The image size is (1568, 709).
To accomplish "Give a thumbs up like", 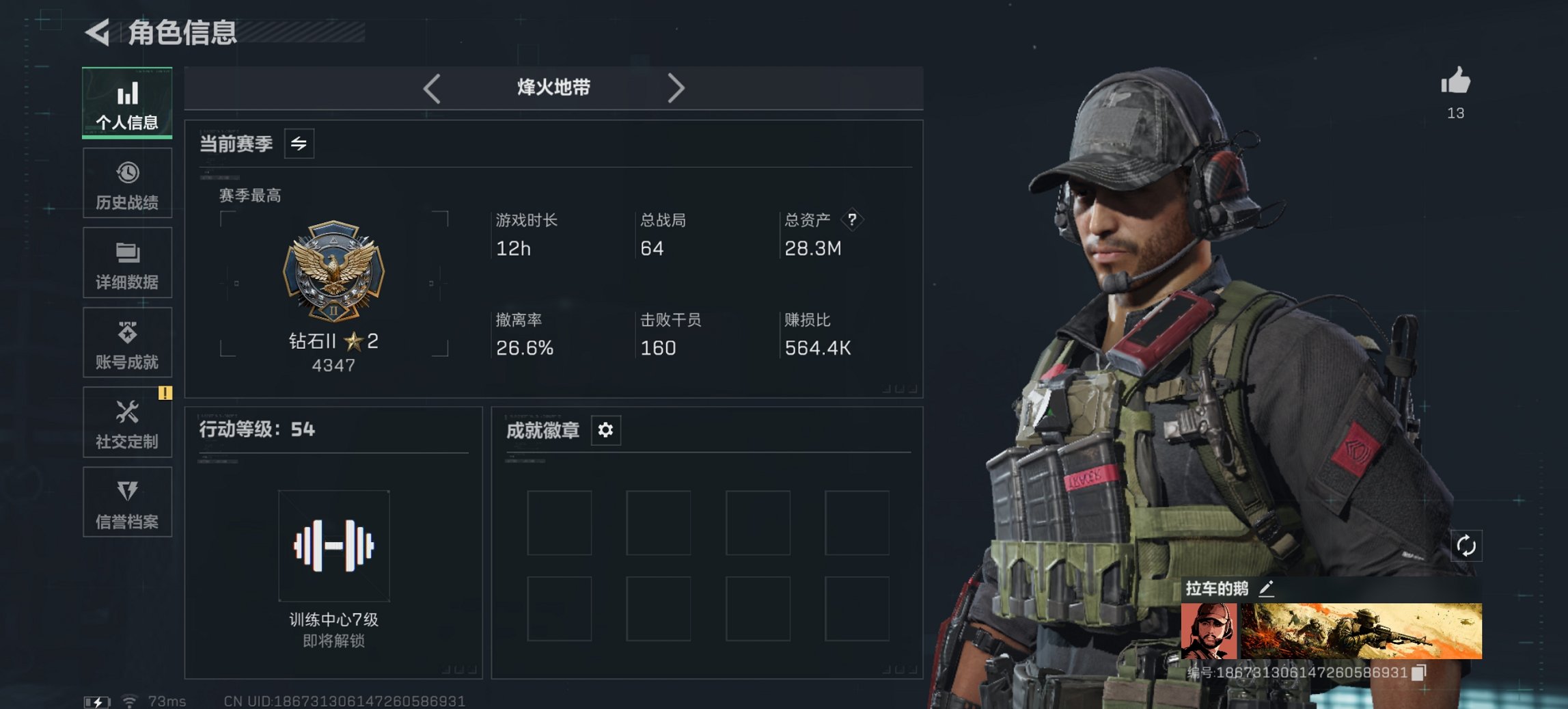I will (1455, 84).
